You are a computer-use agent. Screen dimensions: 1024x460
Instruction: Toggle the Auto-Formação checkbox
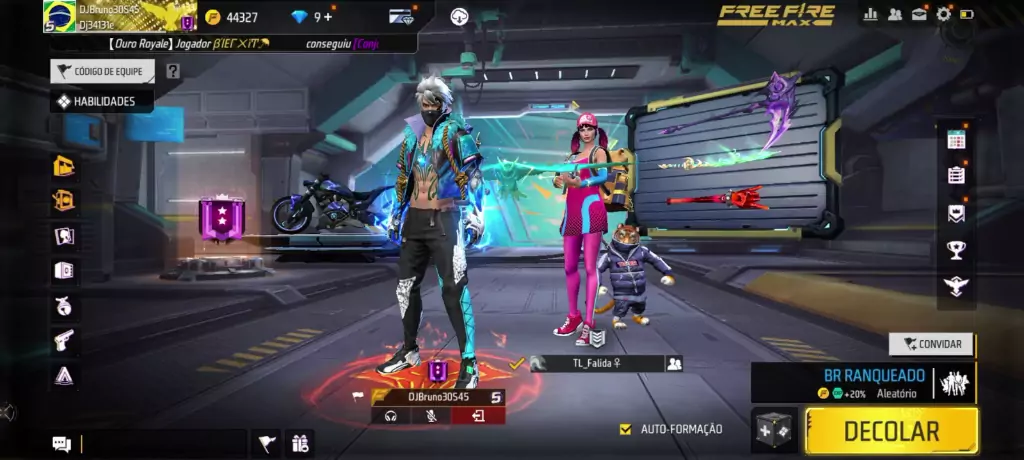pos(626,429)
